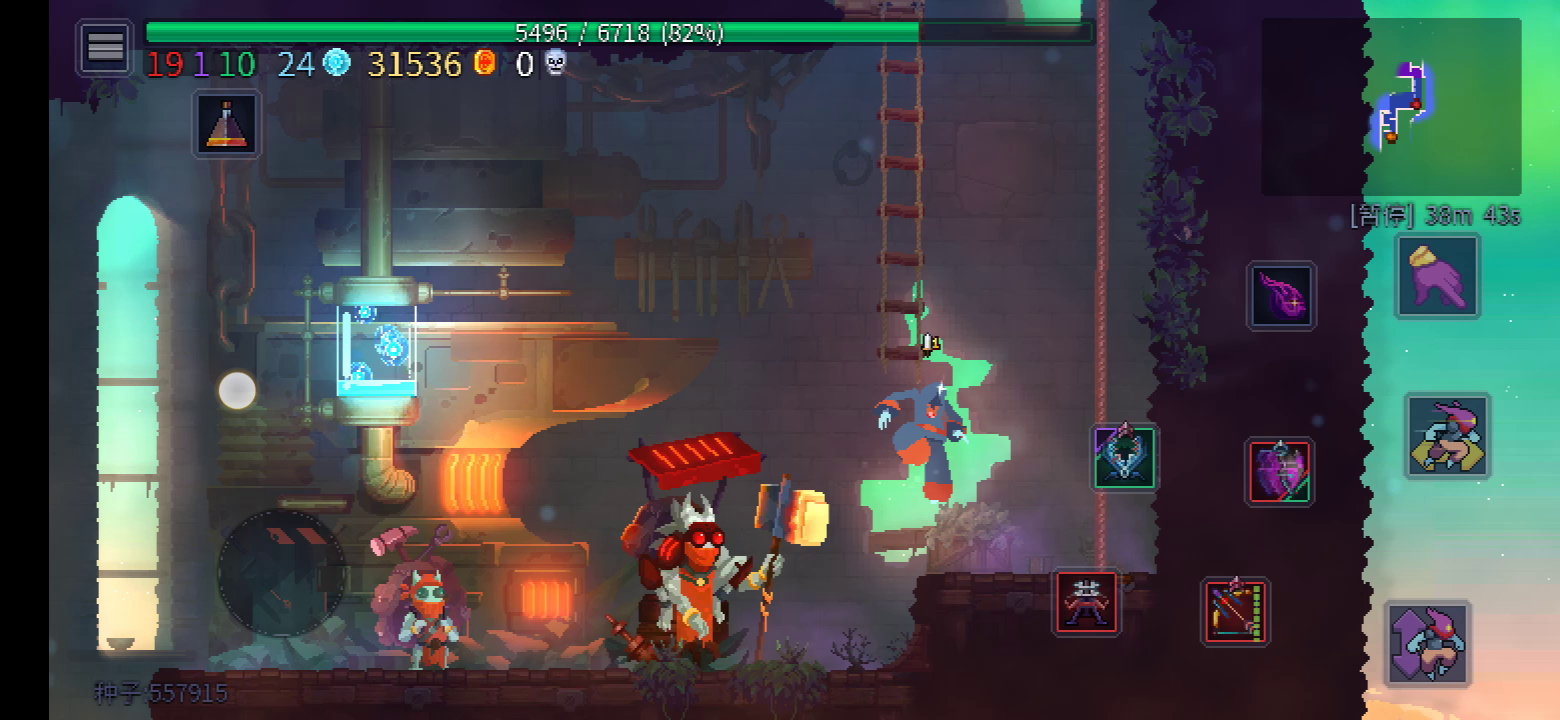Open the hamburger pause menu
1560x720 pixels.
point(106,47)
